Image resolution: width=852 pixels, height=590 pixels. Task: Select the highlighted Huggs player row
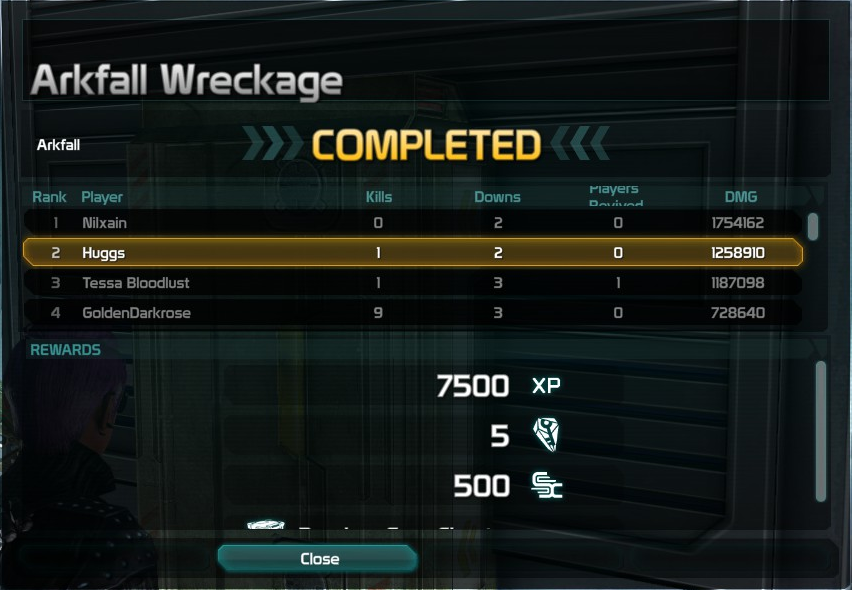[x=412, y=253]
